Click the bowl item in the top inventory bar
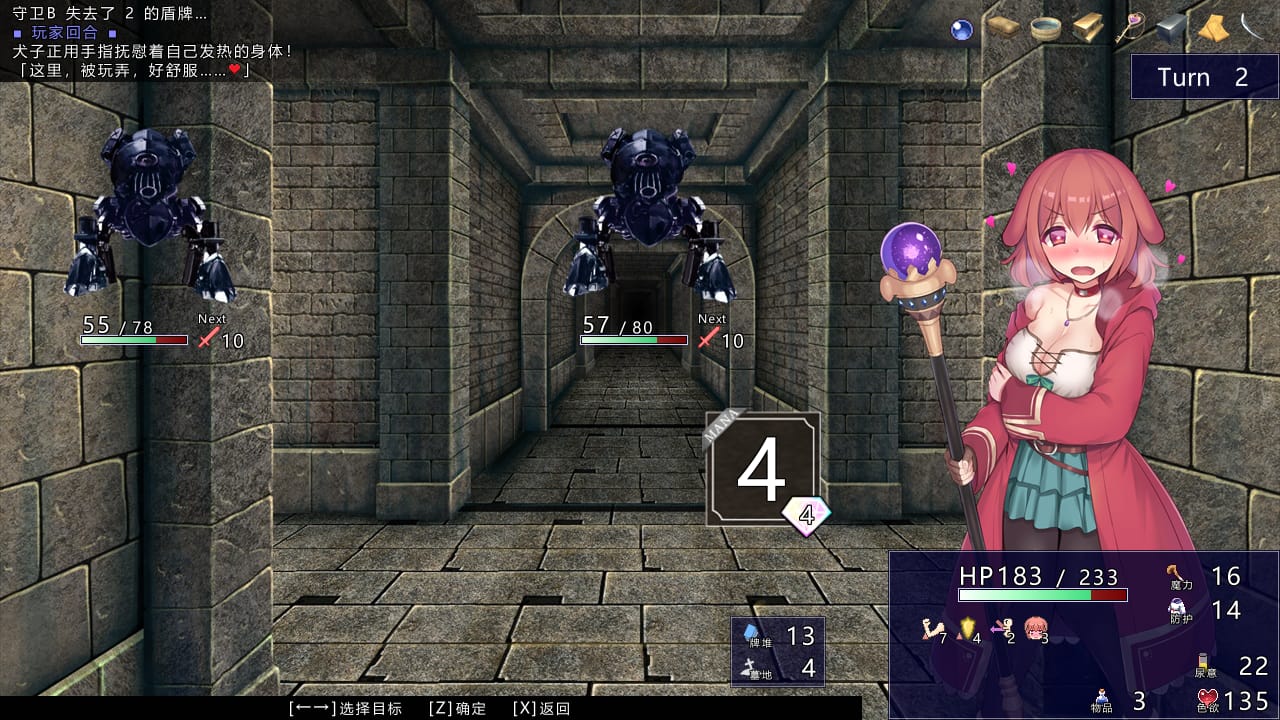Viewport: 1280px width, 720px height. click(1045, 28)
